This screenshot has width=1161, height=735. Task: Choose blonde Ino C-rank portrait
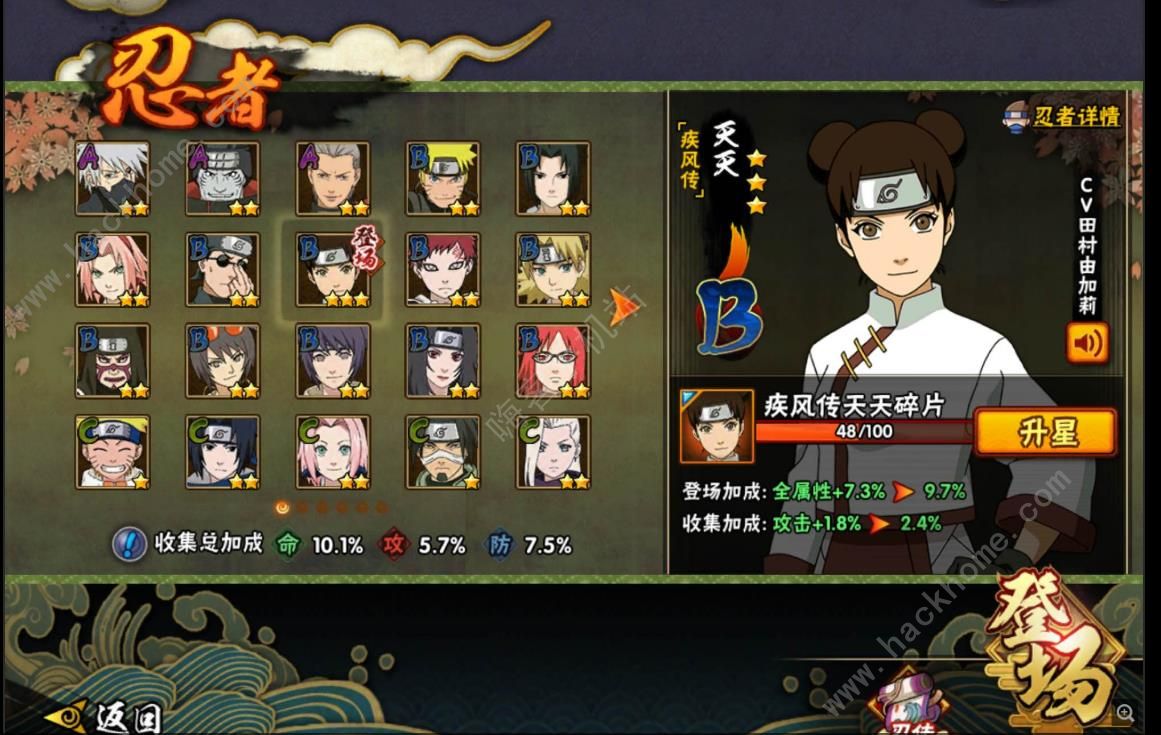pyautogui.click(x=553, y=452)
